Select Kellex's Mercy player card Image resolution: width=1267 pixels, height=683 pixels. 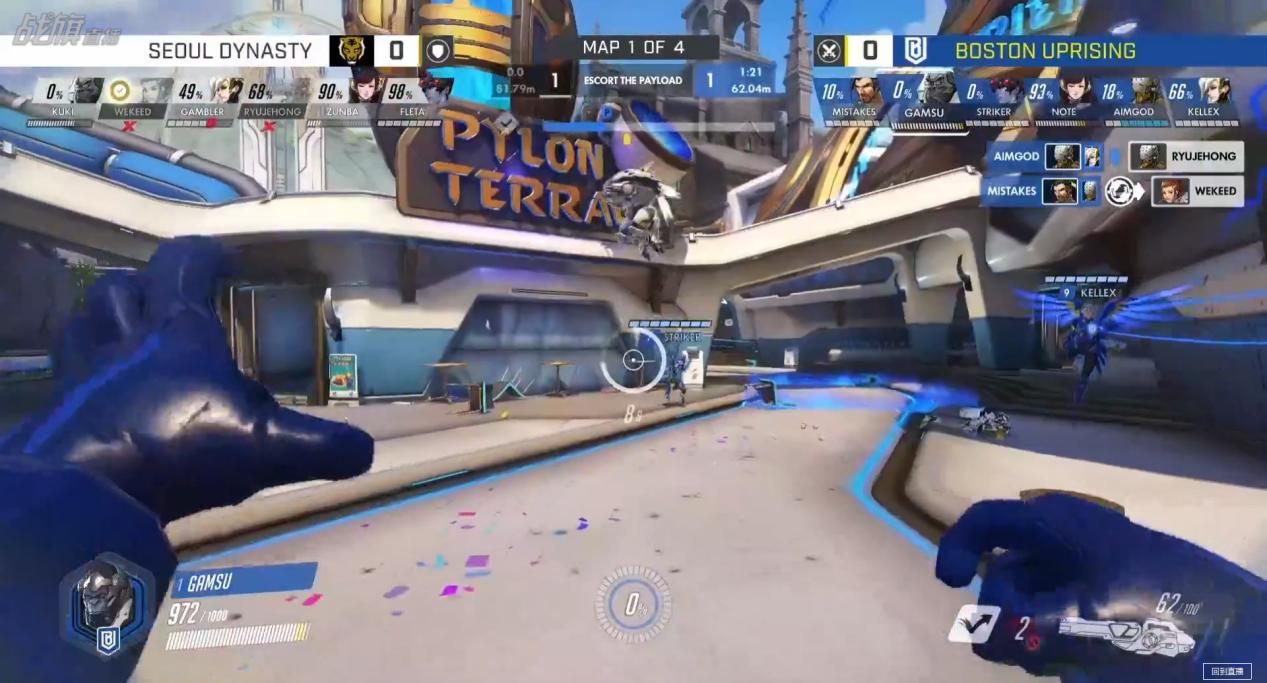(x=1203, y=99)
